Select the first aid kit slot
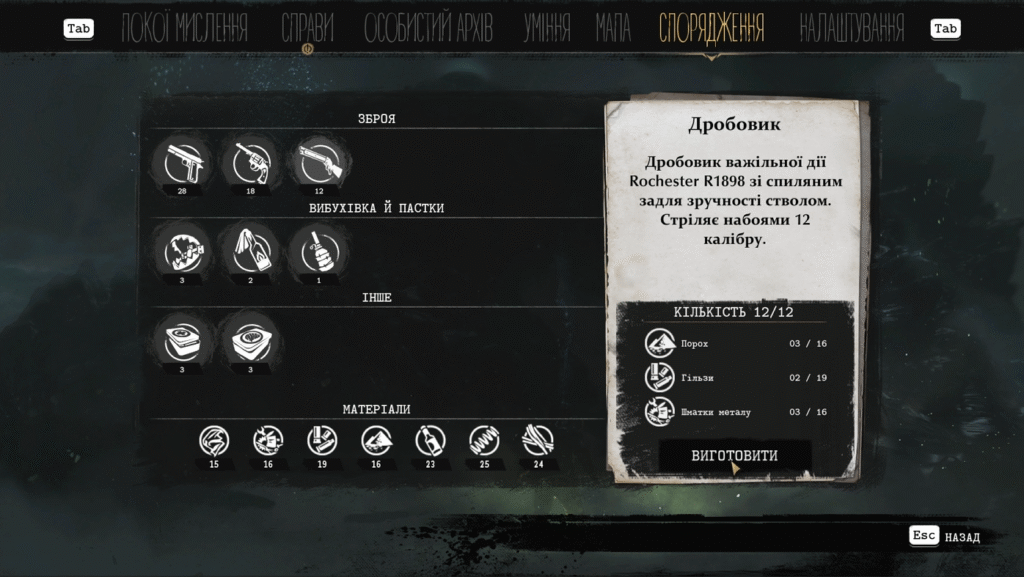This screenshot has width=1024, height=577. tap(182, 340)
